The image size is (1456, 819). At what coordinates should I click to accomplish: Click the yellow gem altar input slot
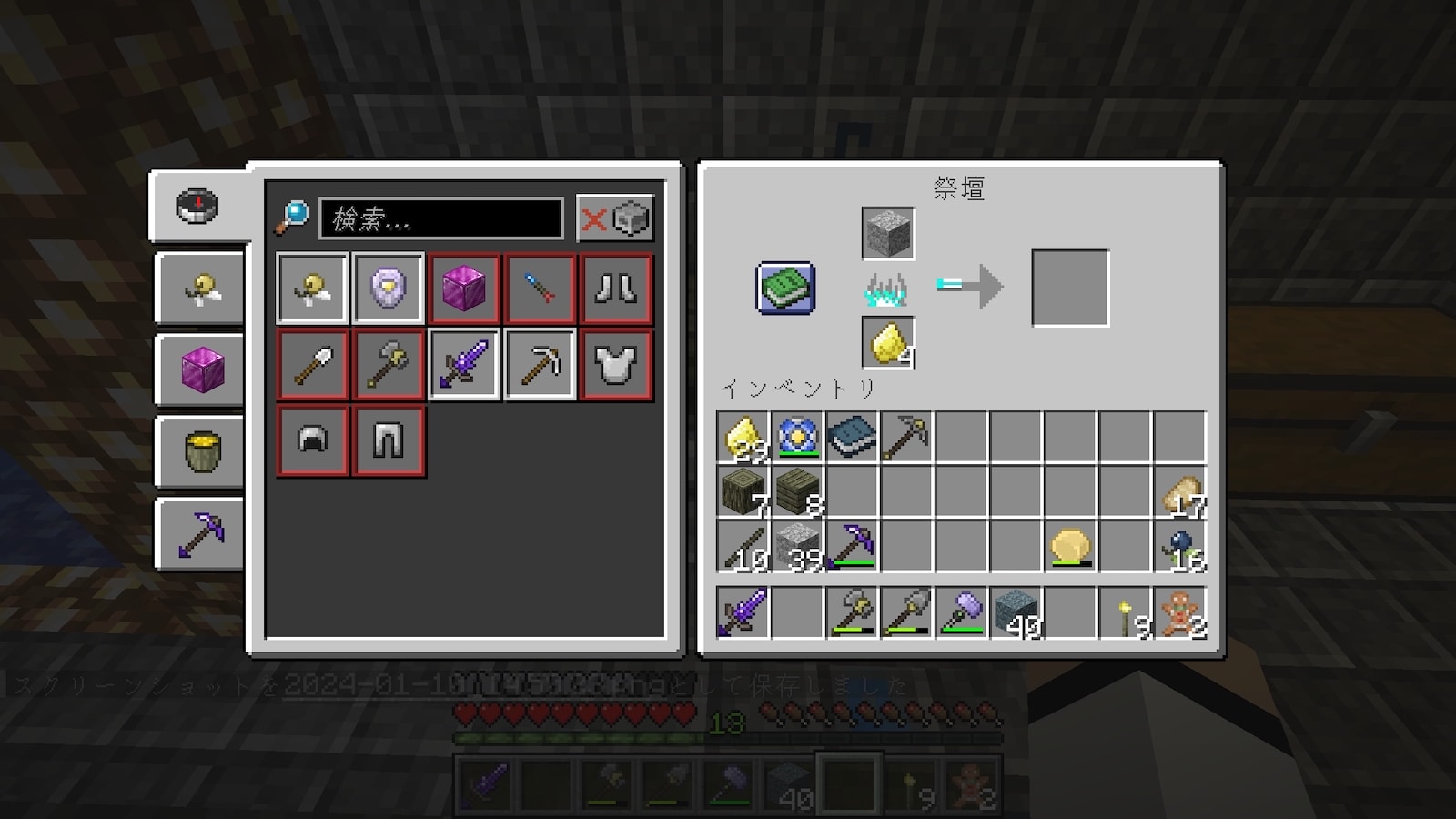887,343
